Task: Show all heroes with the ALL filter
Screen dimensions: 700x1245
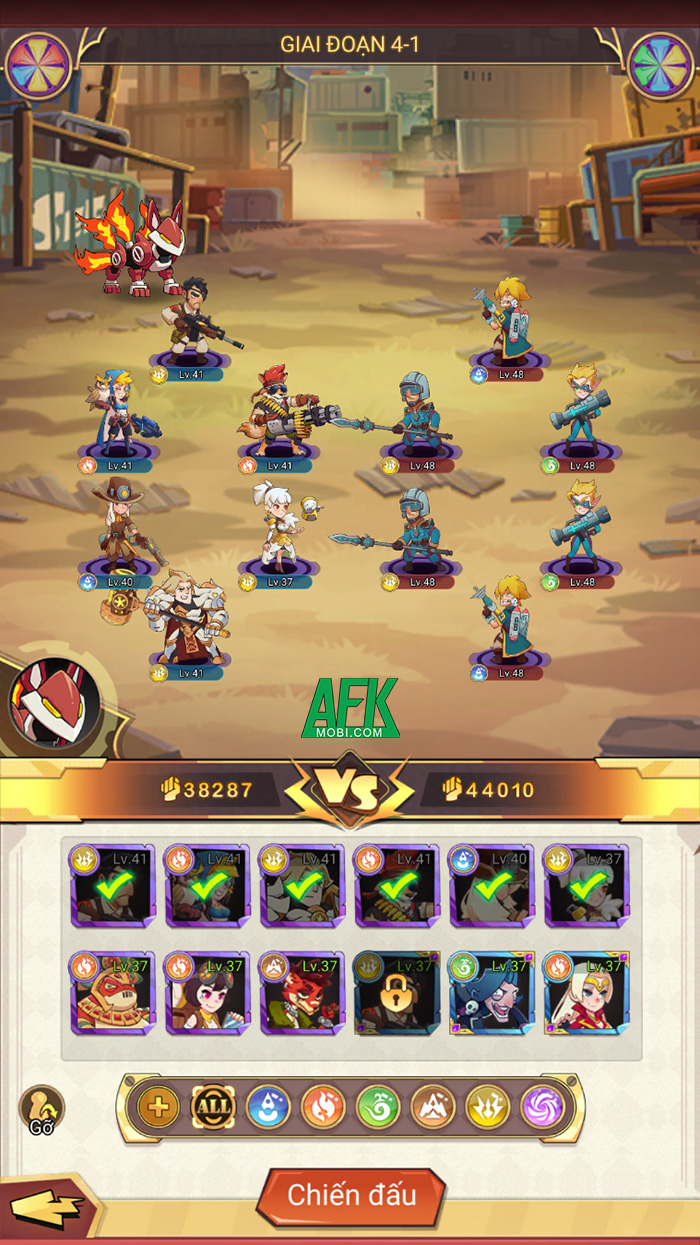Action: point(213,1107)
